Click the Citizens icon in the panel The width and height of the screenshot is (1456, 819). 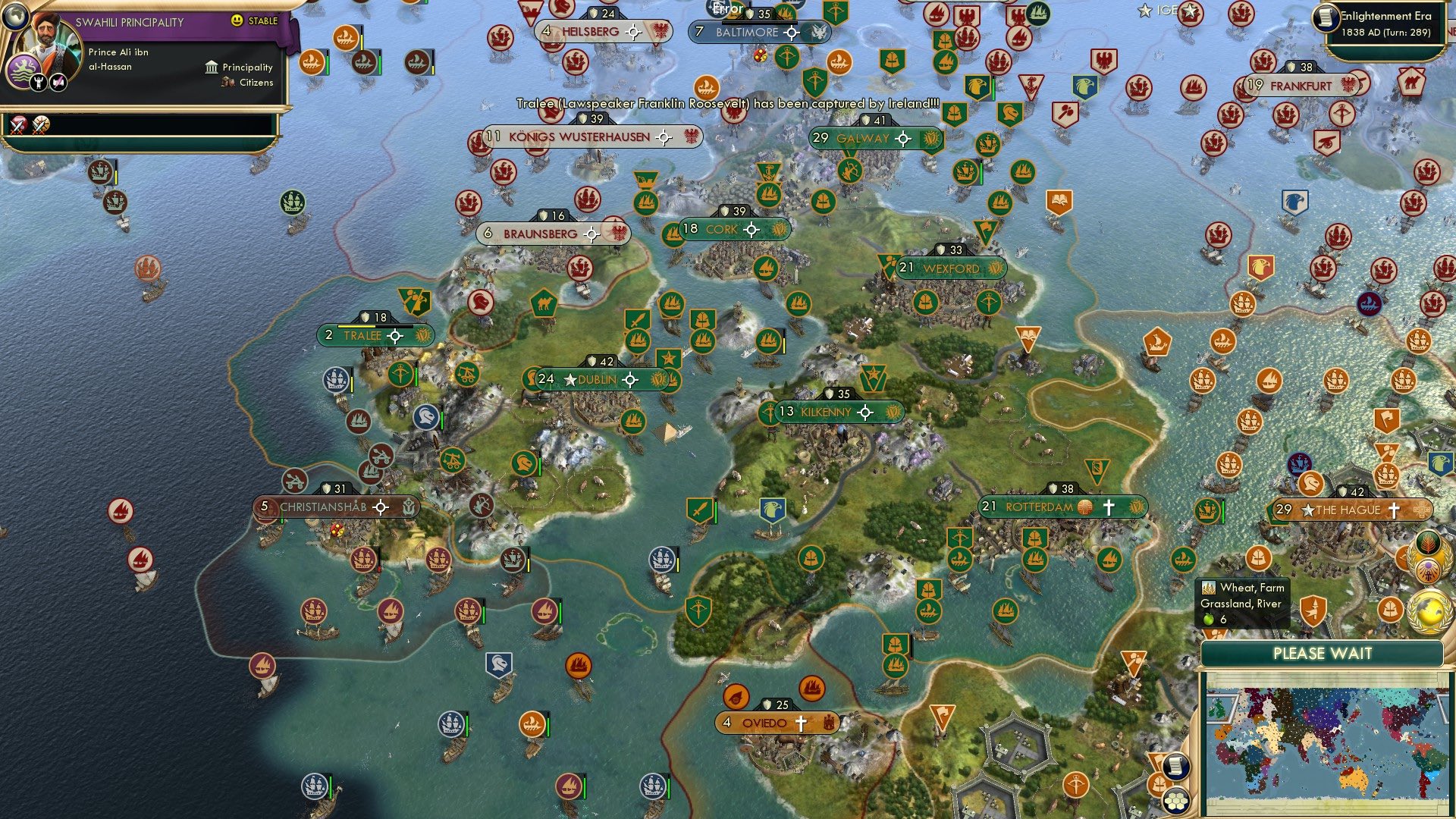228,83
